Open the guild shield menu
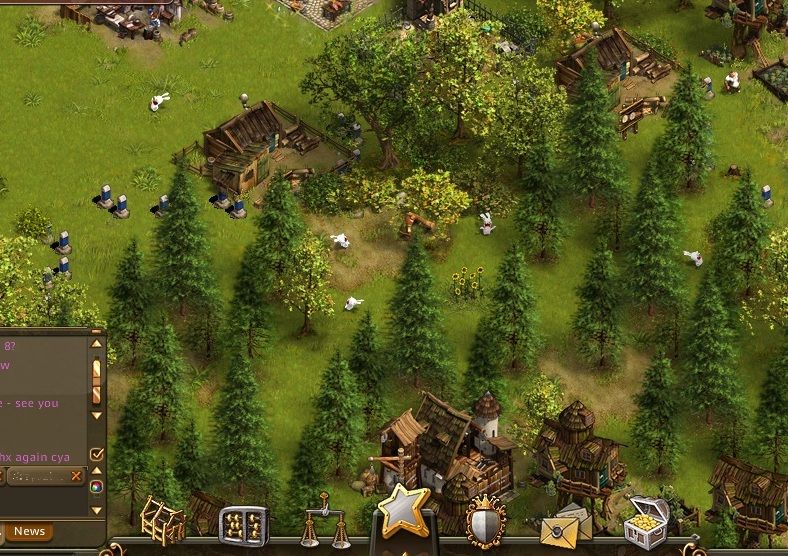Screen dimensions: 788x556 (485, 523)
